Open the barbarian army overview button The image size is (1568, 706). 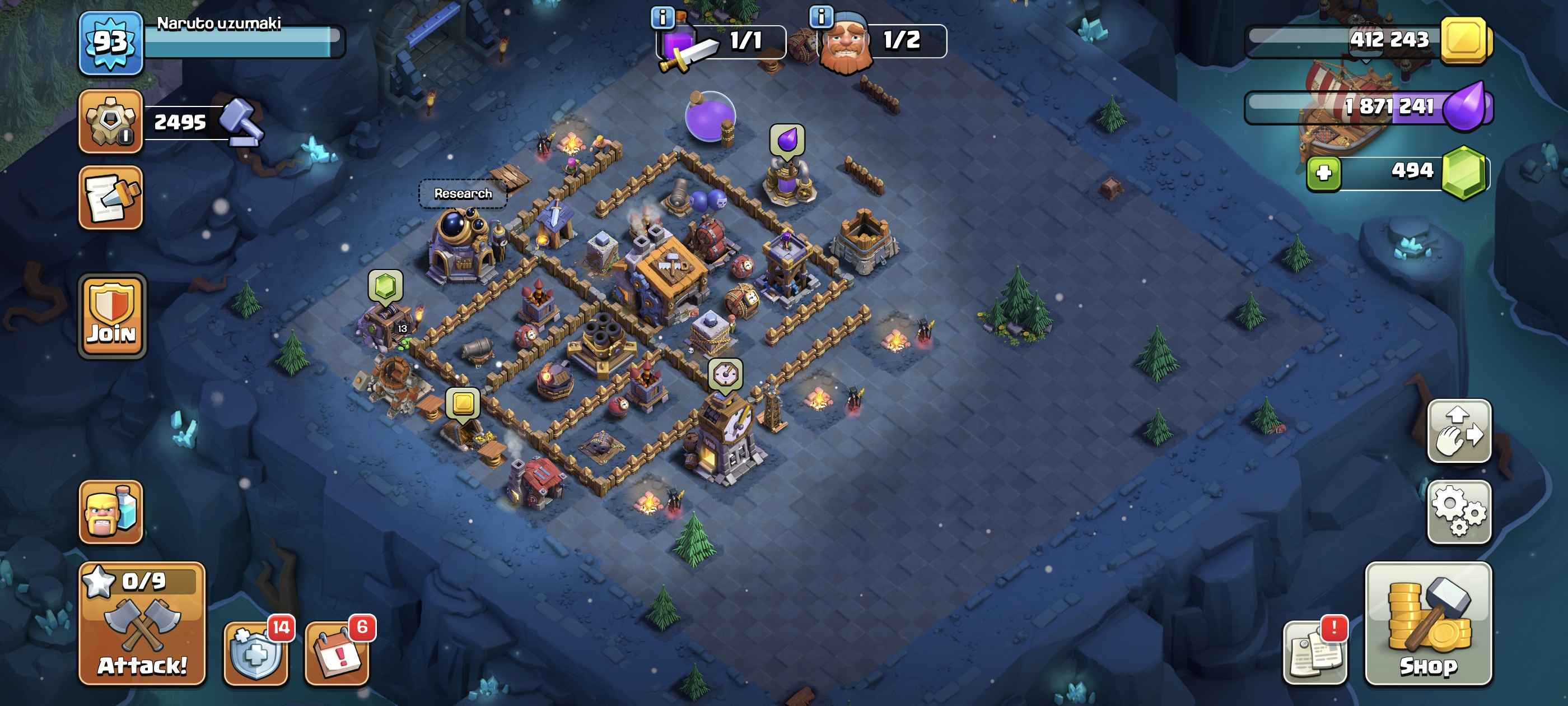[x=111, y=512]
